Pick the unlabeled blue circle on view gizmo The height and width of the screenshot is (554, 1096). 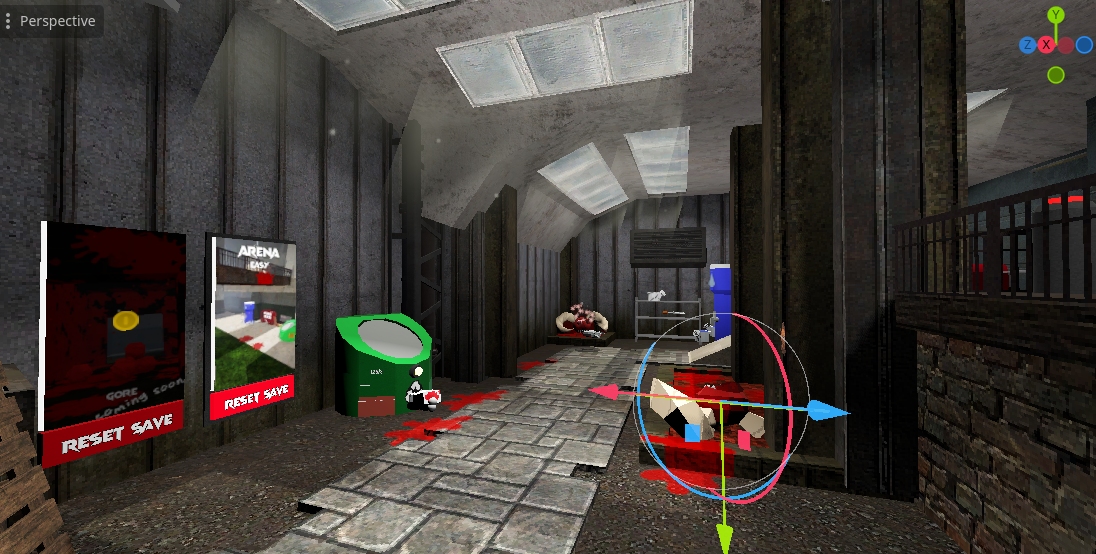click(1085, 45)
